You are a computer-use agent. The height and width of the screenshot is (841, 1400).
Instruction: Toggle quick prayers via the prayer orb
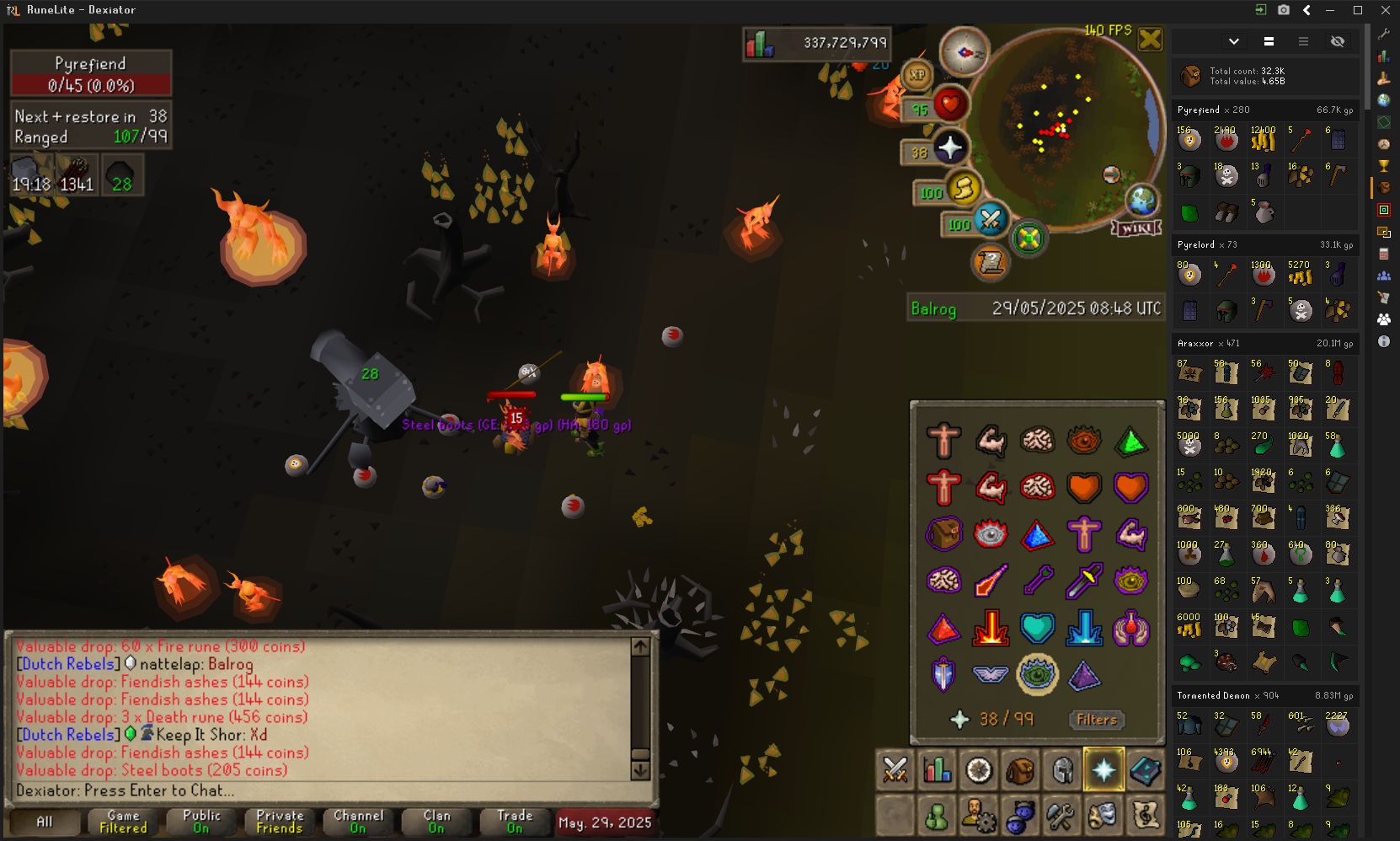click(x=950, y=148)
